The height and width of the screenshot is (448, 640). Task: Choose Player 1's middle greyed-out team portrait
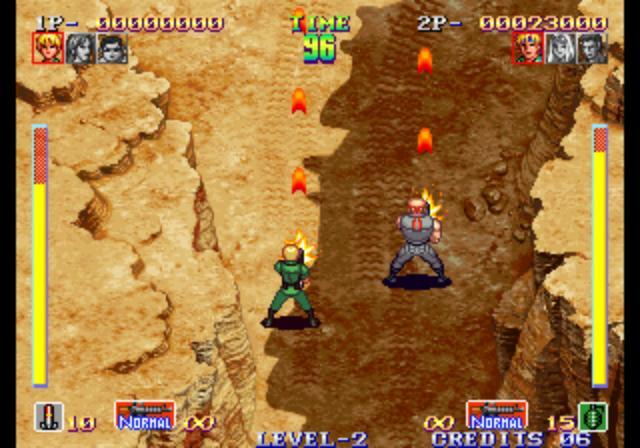pos(80,48)
